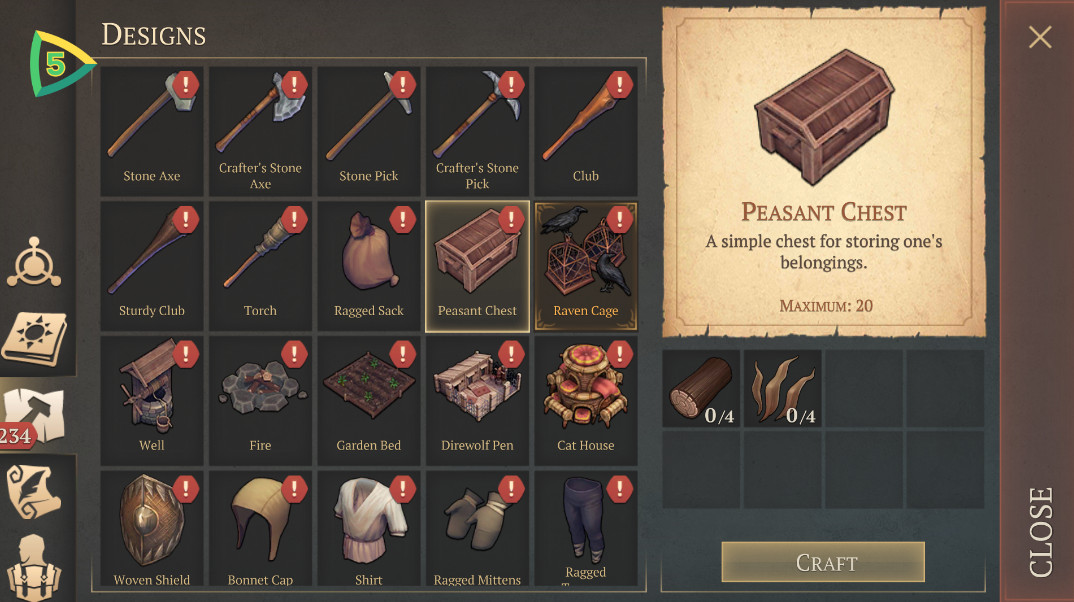Click the vertical Close button
This screenshot has width=1074, height=602.
[x=1040, y=530]
